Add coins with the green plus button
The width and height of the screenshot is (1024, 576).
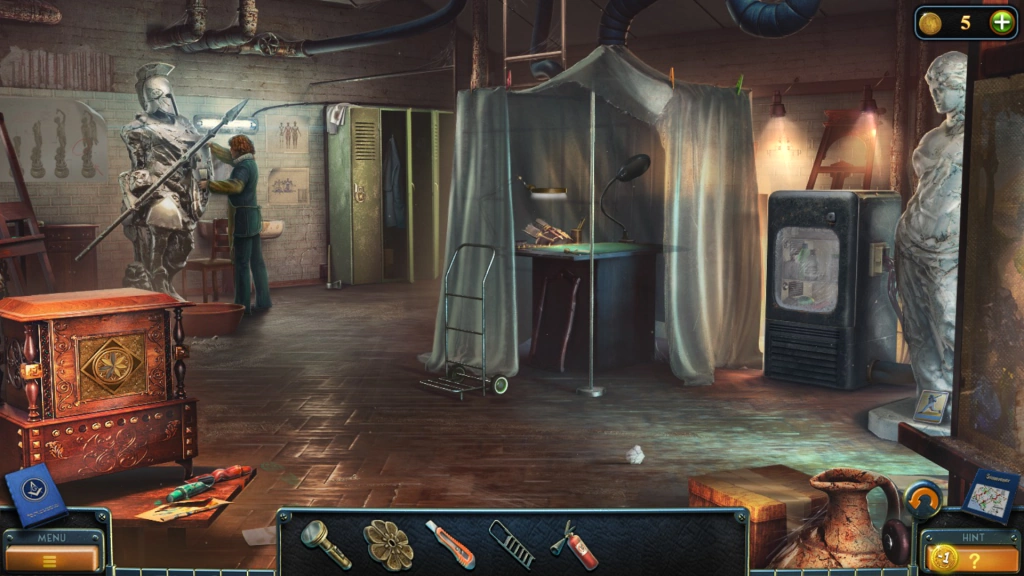tap(1001, 22)
